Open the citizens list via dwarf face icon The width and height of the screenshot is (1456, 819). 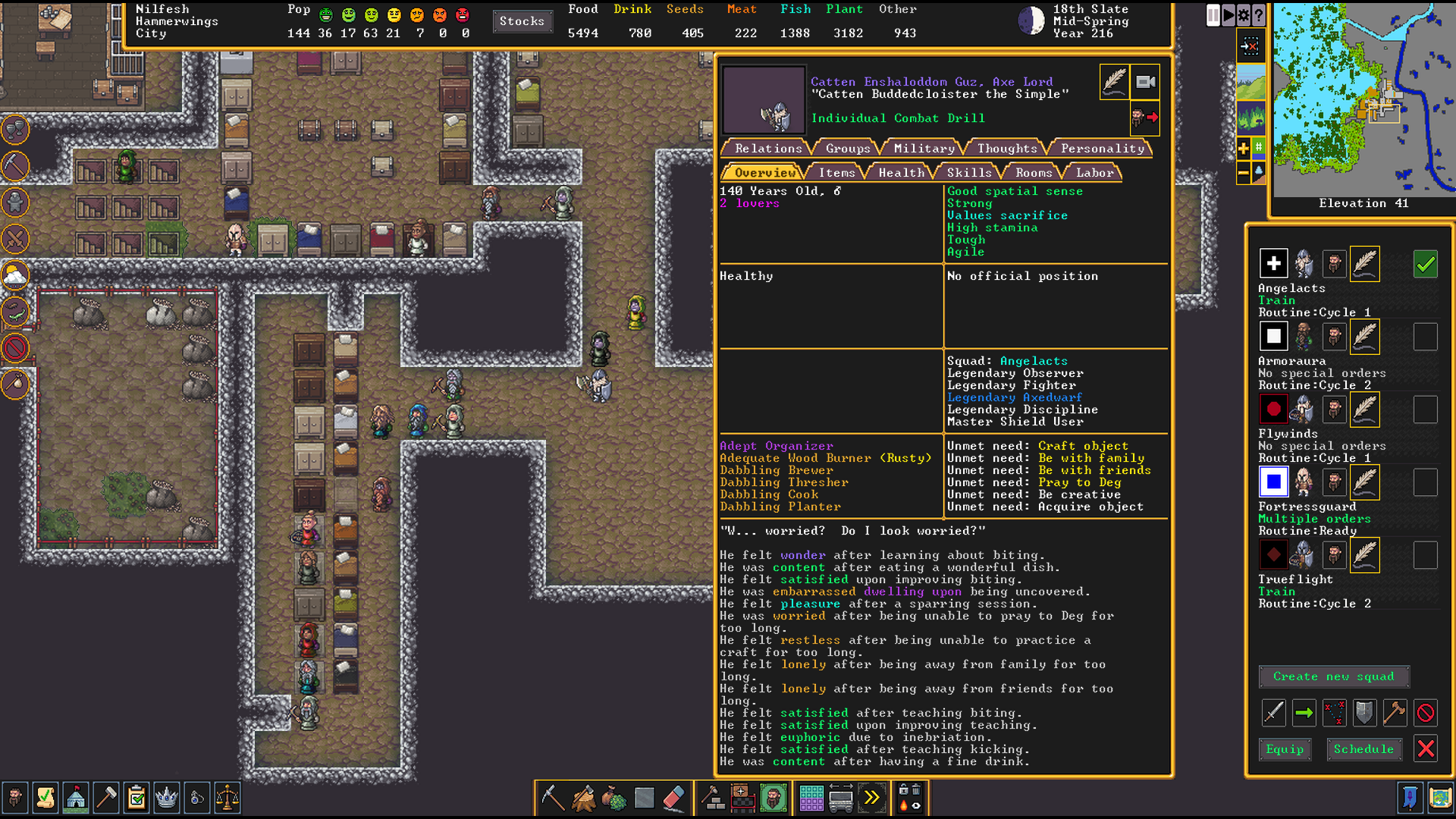(772, 798)
